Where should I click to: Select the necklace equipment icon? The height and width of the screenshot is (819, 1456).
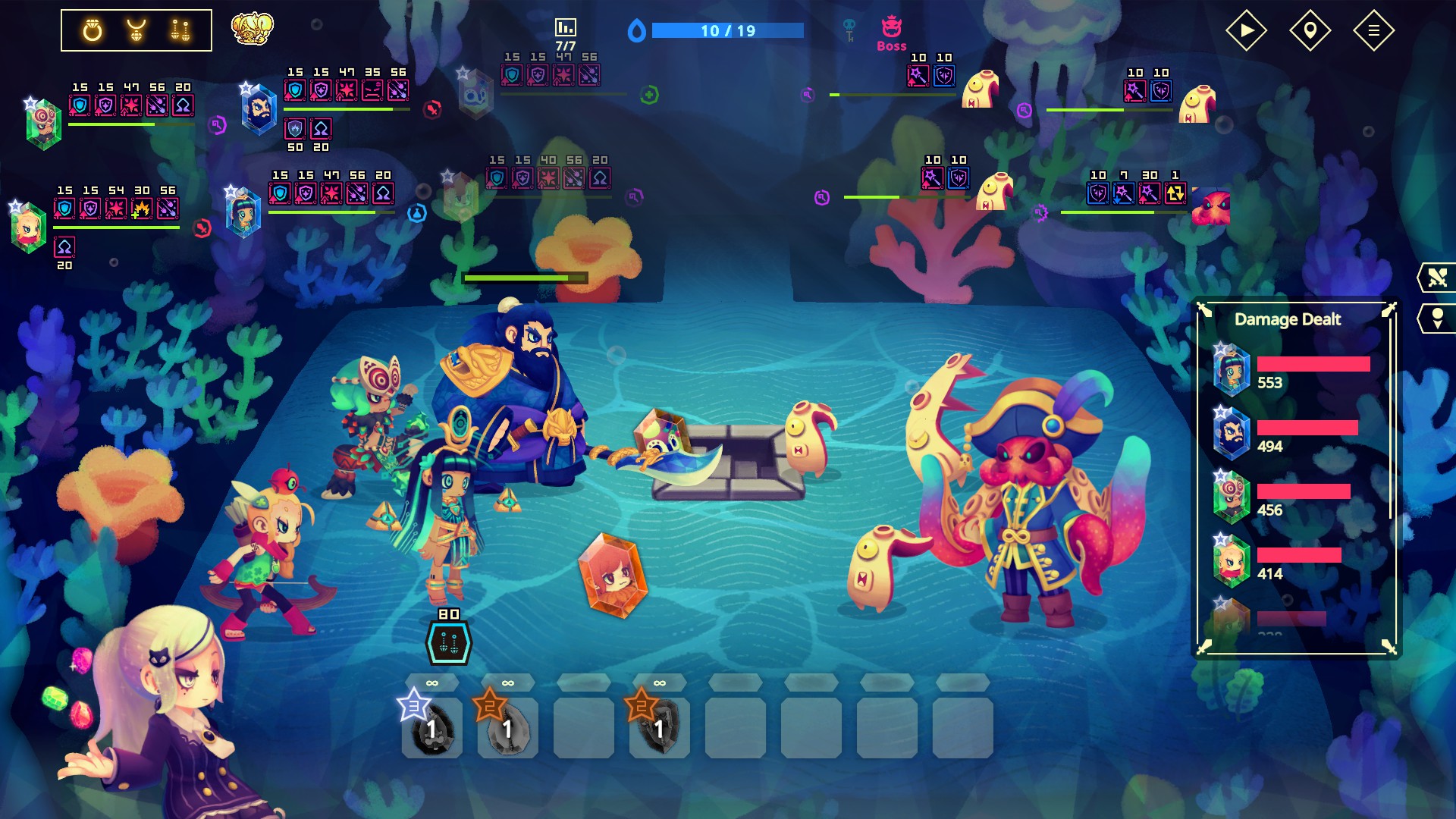click(136, 30)
